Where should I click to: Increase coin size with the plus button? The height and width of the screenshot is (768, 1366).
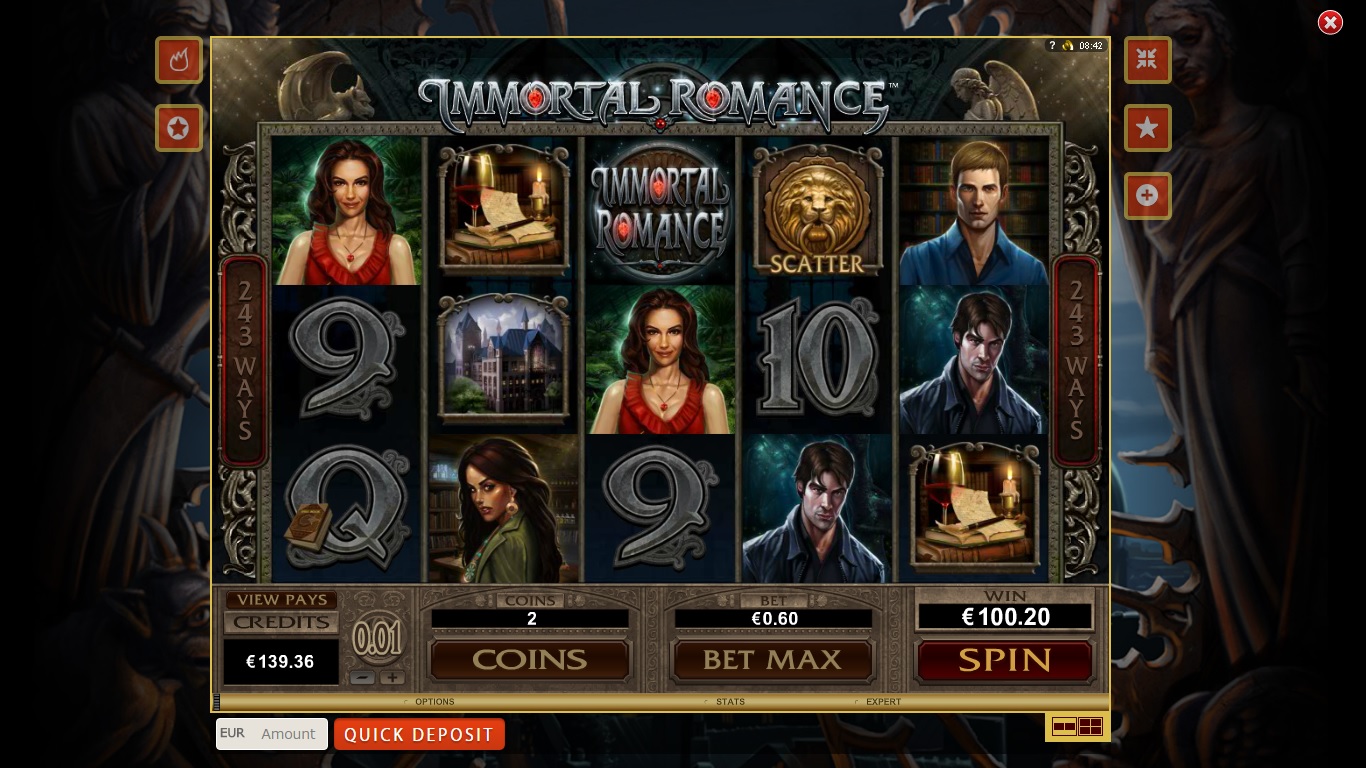tap(392, 677)
